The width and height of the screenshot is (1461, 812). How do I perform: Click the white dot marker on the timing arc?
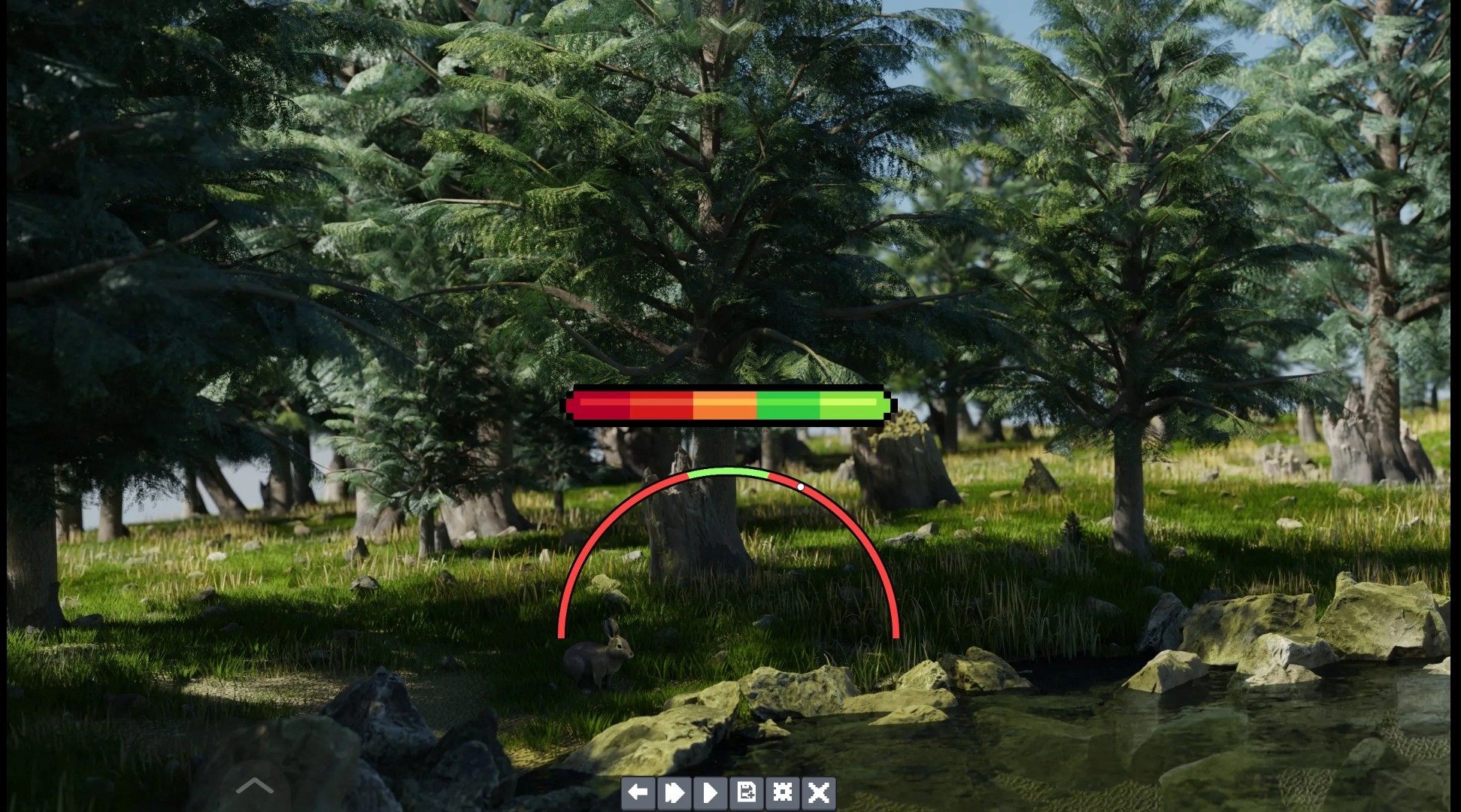click(800, 486)
